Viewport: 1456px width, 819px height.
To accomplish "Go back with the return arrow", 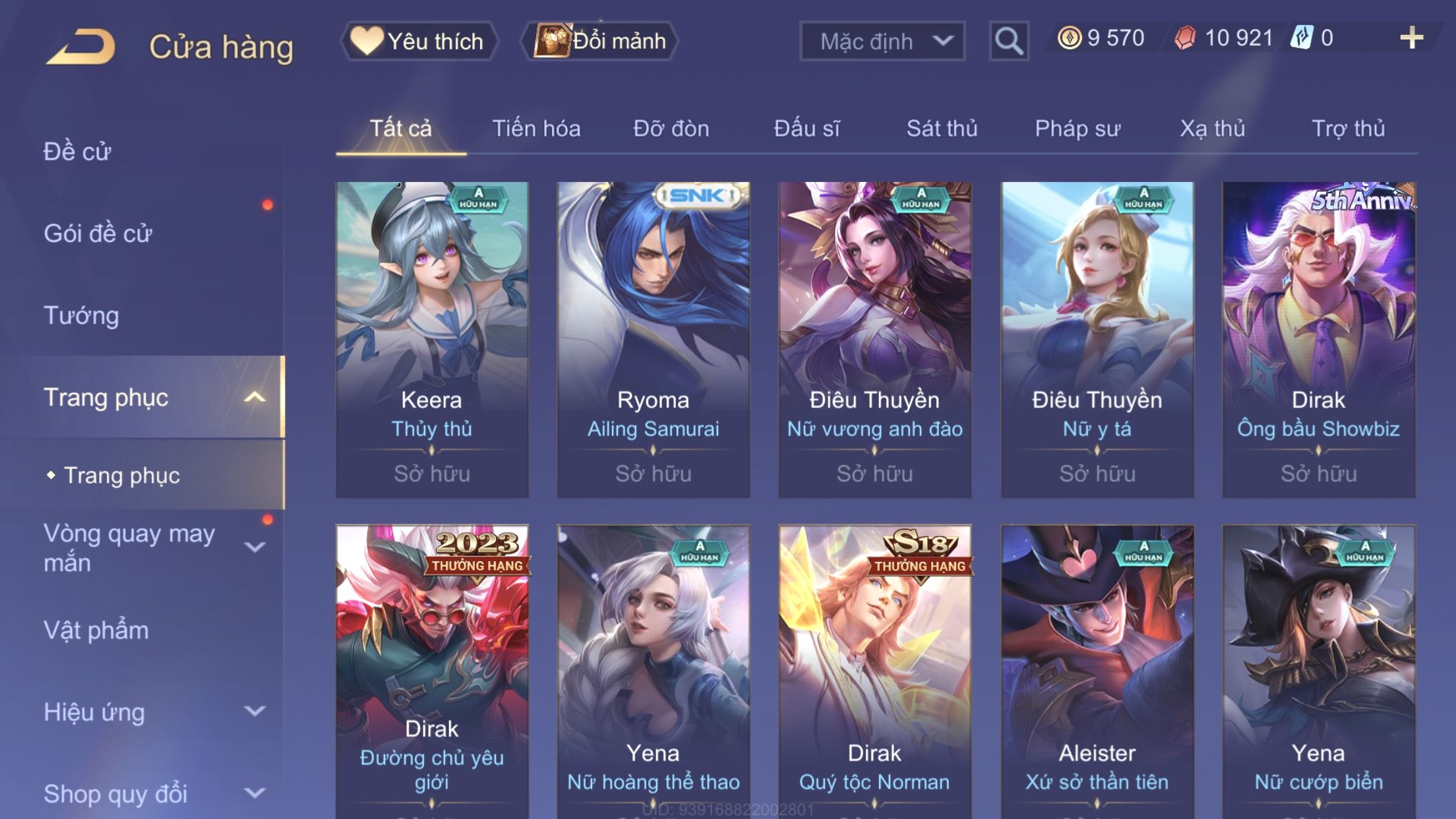I will point(81,47).
